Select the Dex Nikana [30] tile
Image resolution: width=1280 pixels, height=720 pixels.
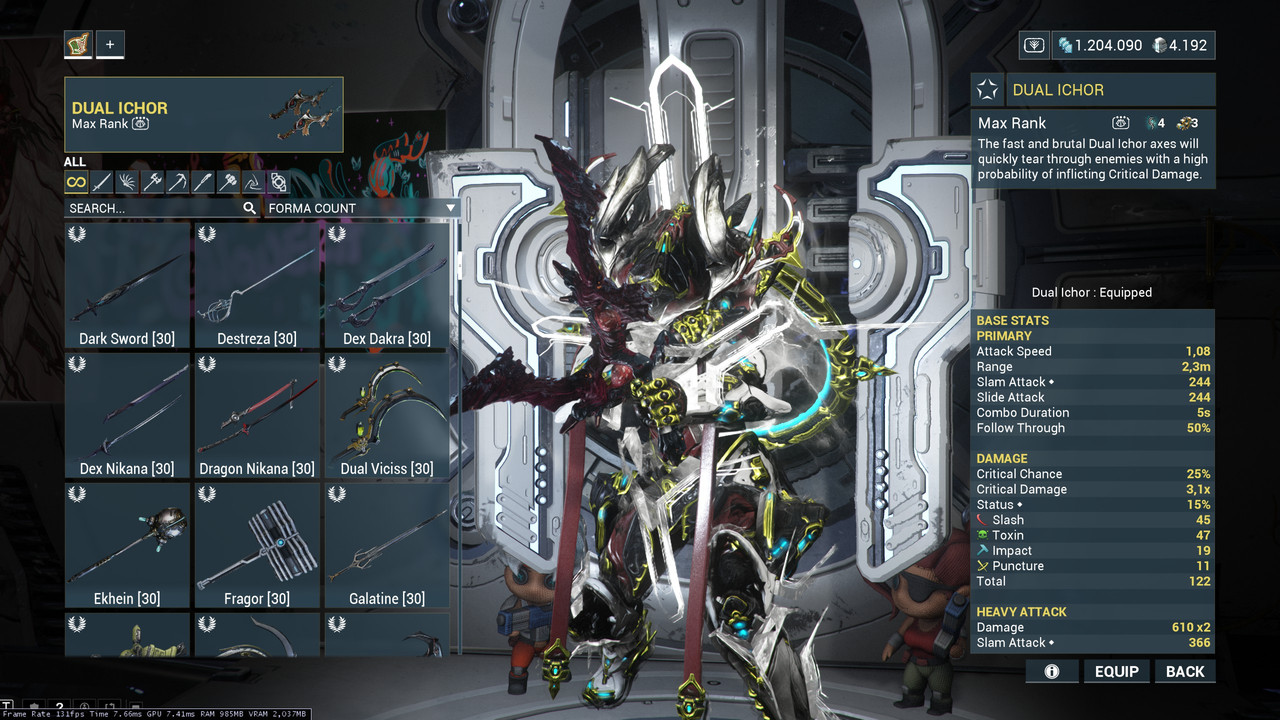point(127,416)
